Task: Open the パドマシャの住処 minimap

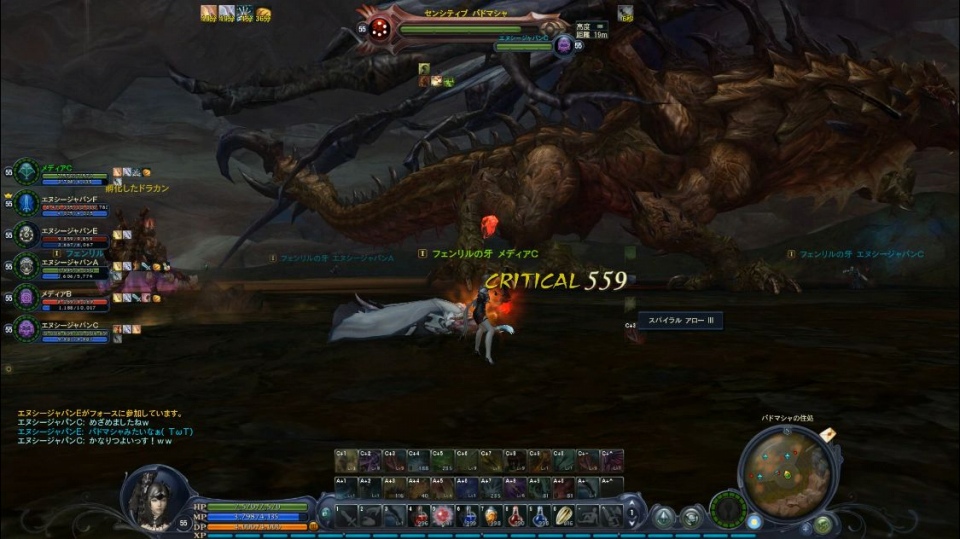Action: 788,471
